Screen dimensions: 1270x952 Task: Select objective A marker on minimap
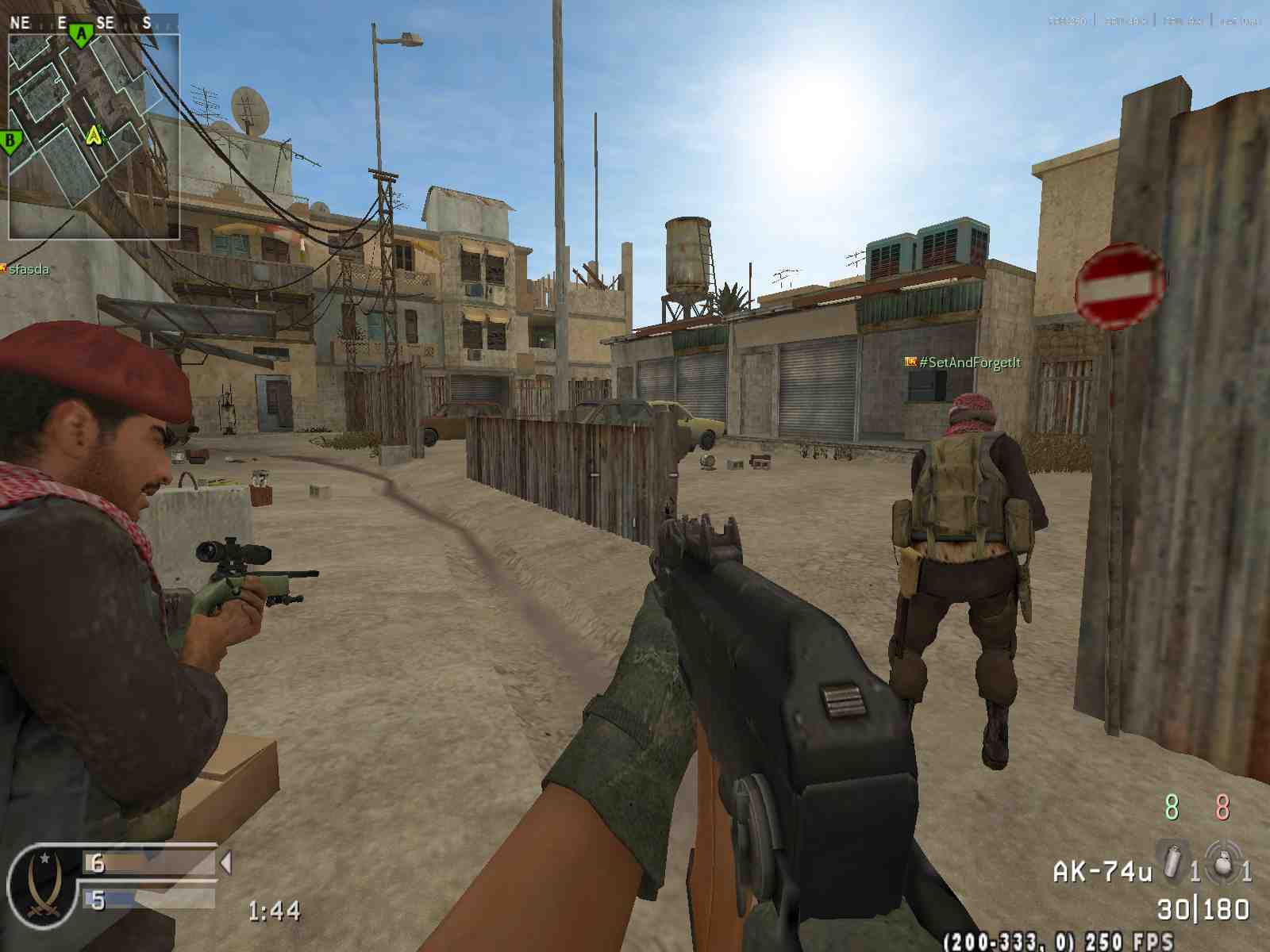(x=81, y=34)
